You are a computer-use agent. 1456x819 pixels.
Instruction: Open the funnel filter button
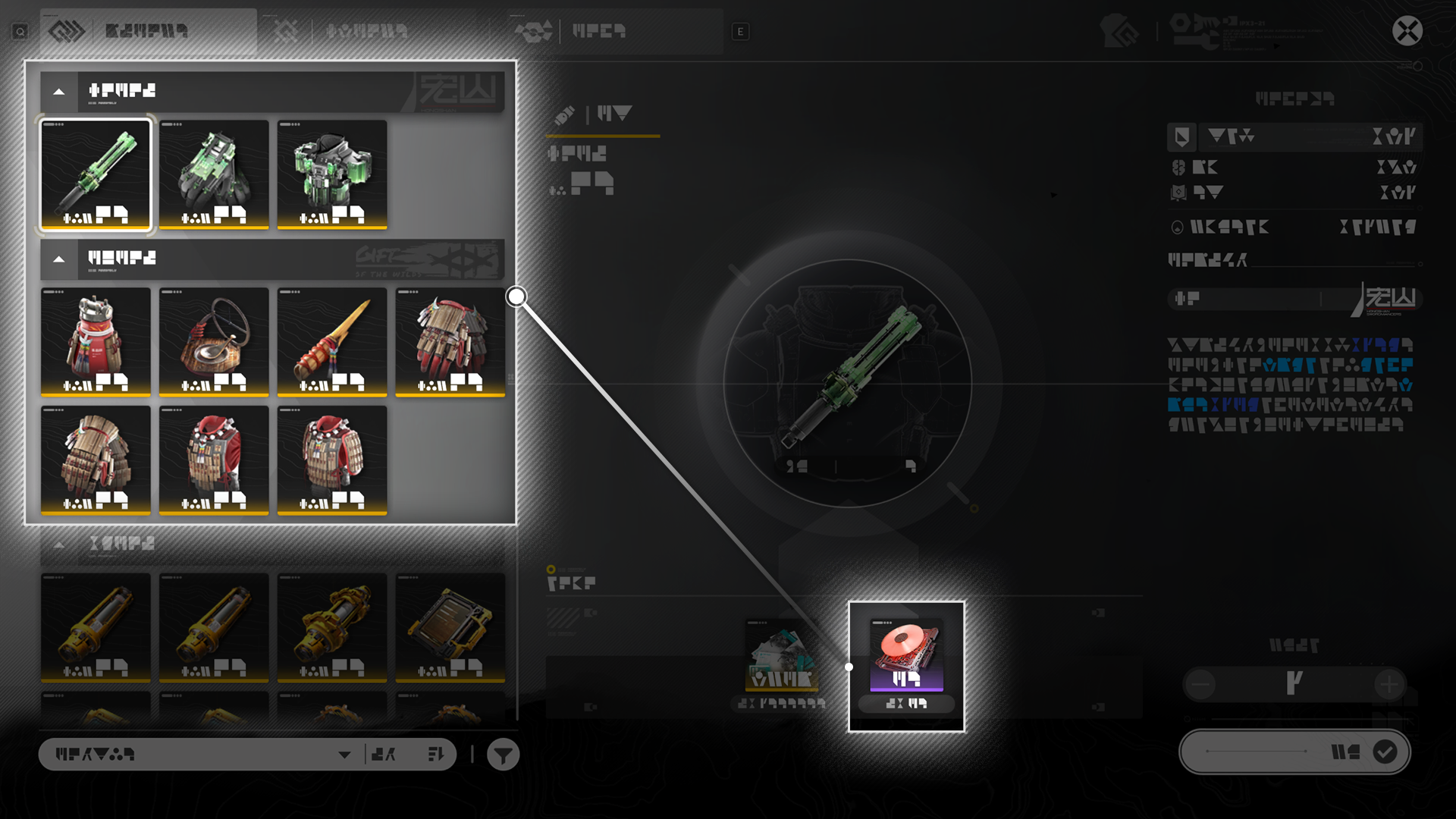(503, 755)
